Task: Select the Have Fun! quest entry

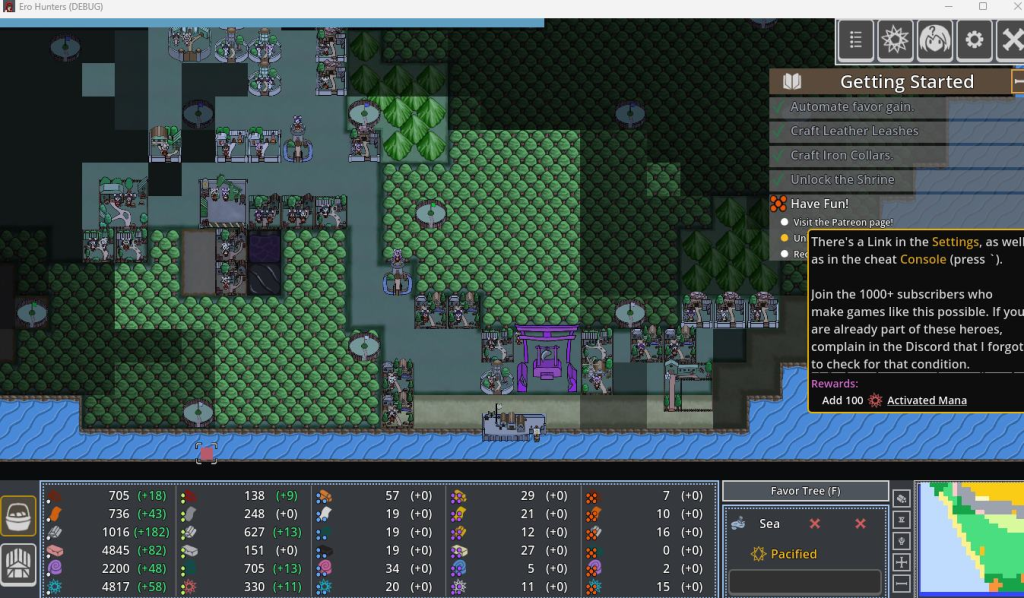Action: tap(818, 203)
